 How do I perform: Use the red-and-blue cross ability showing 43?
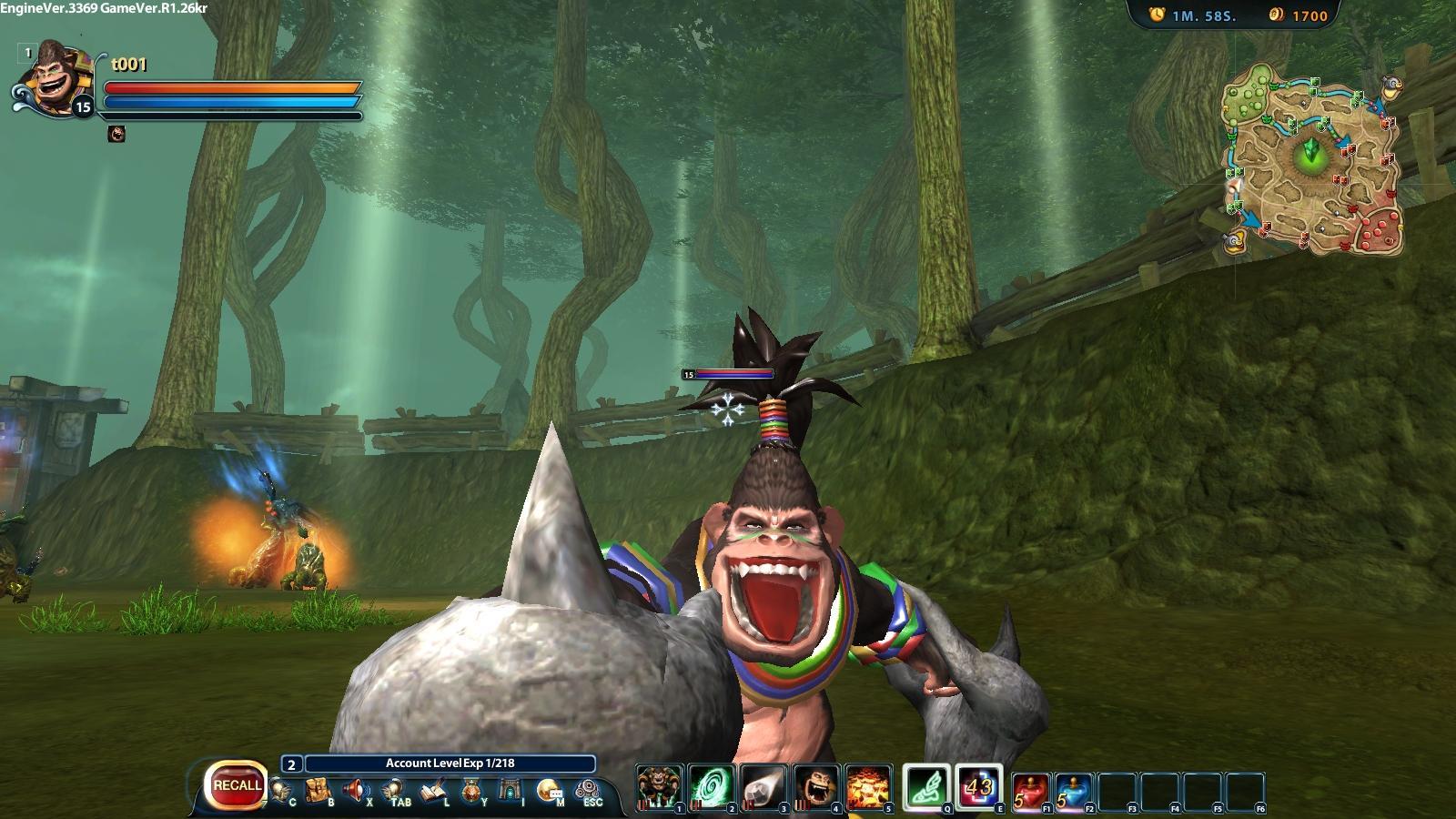979,787
